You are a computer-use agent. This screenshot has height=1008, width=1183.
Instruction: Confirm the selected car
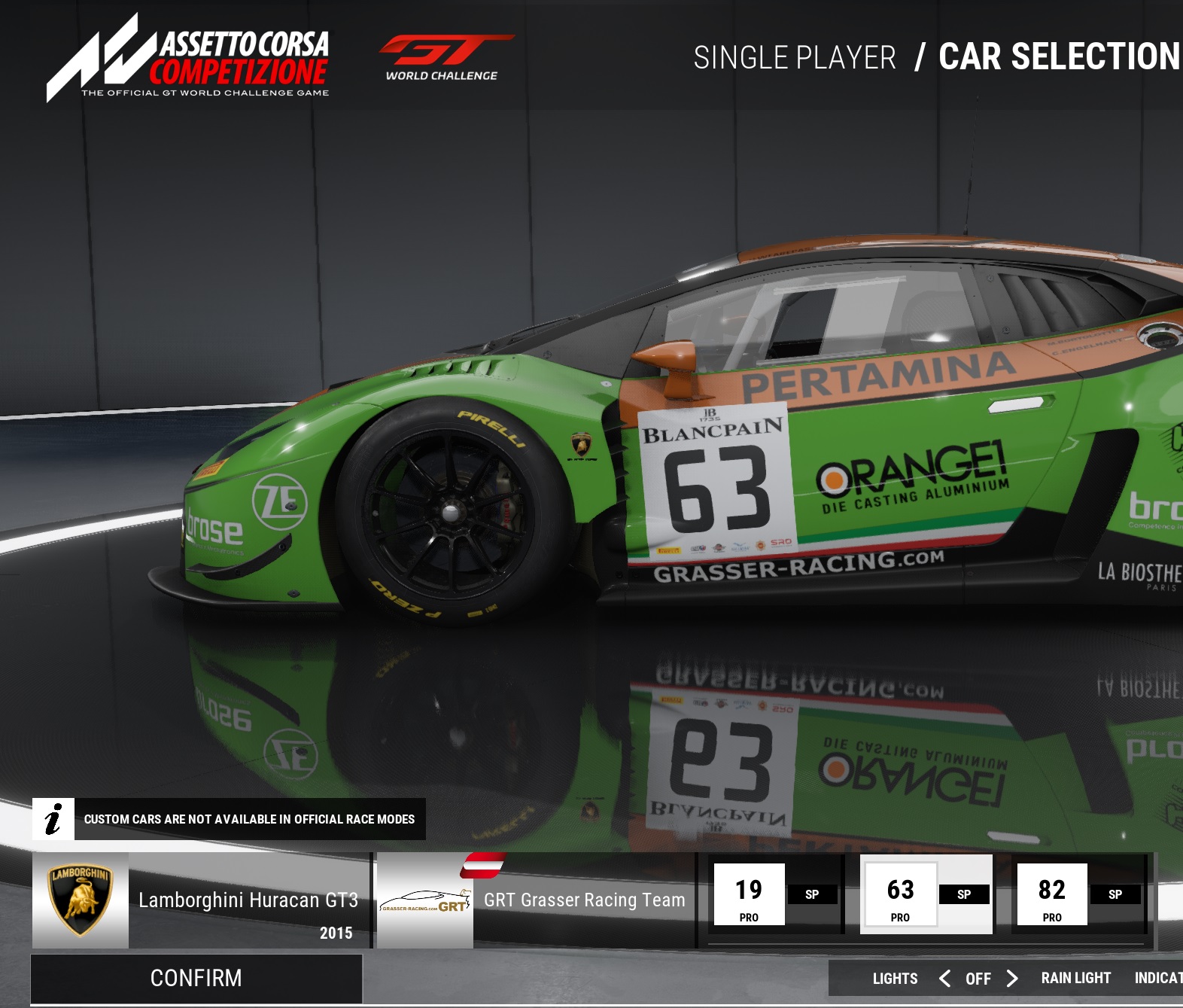196,978
